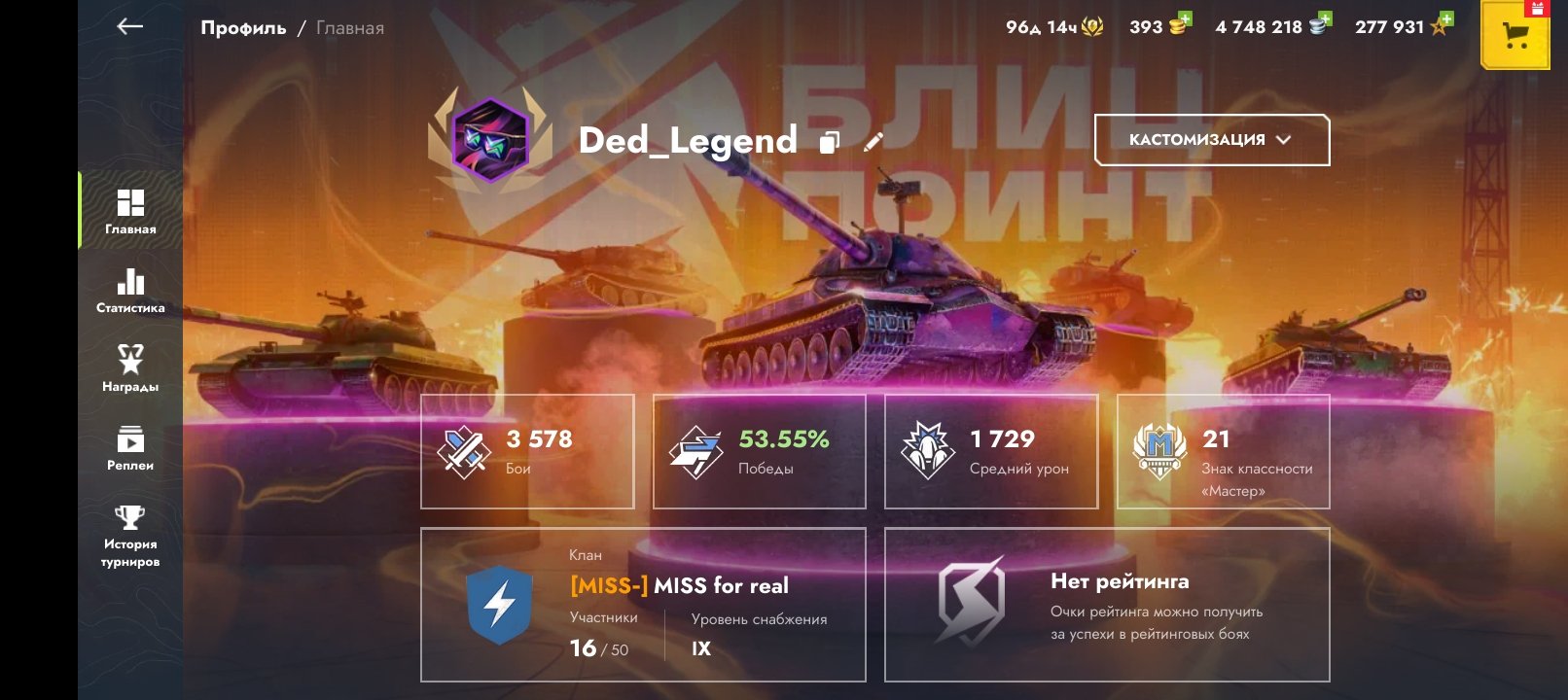The height and width of the screenshot is (700, 1568).
Task: Select the Главная sidebar tab
Action: pyautogui.click(x=130, y=211)
